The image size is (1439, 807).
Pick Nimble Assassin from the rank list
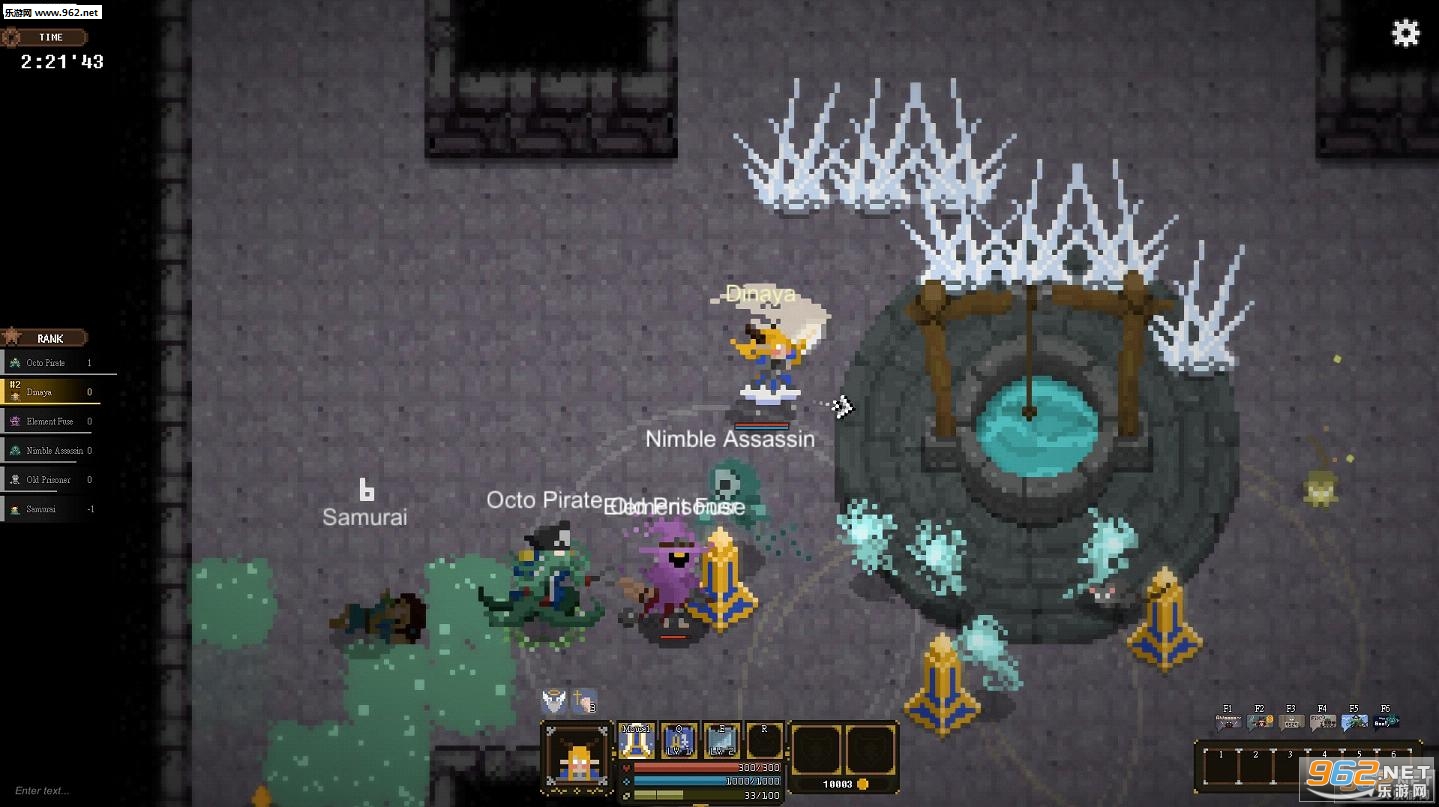tap(50, 450)
